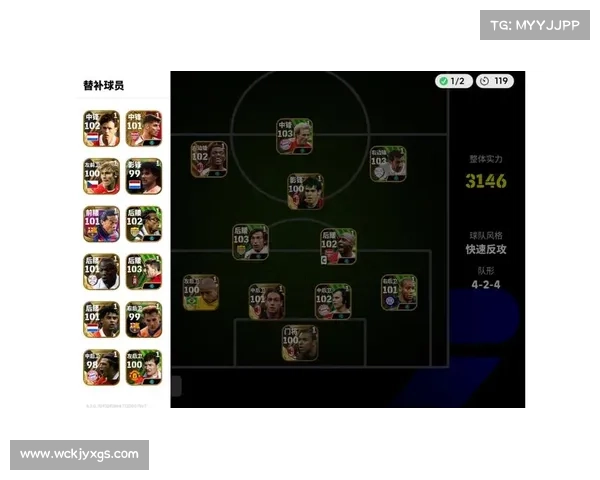Pick the 102-rated left winger card
600x480 pixels.
[x=208, y=159]
